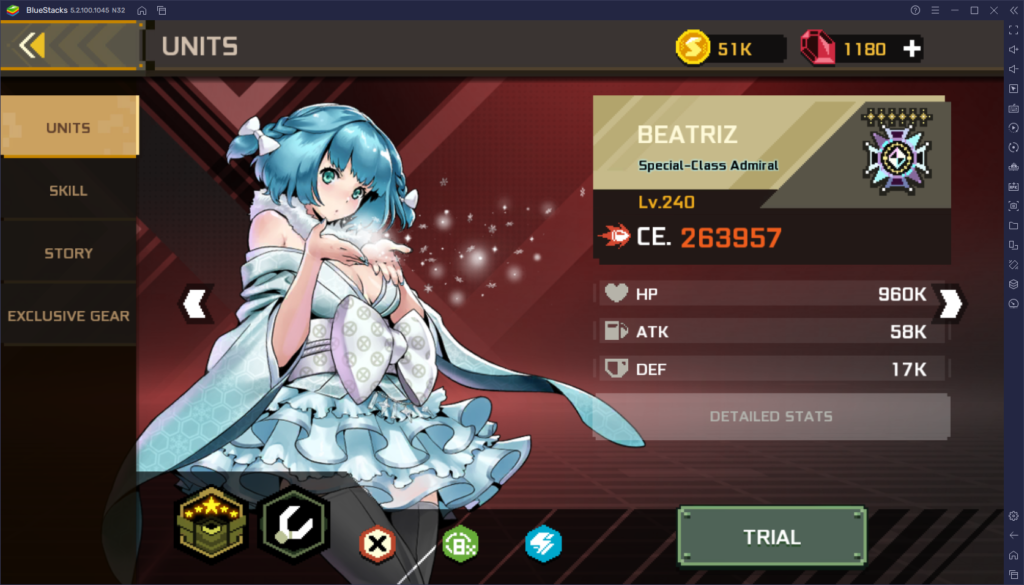Screen dimensions: 1024x585
Task: Show the previous unit with left arrow
Action: [196, 303]
